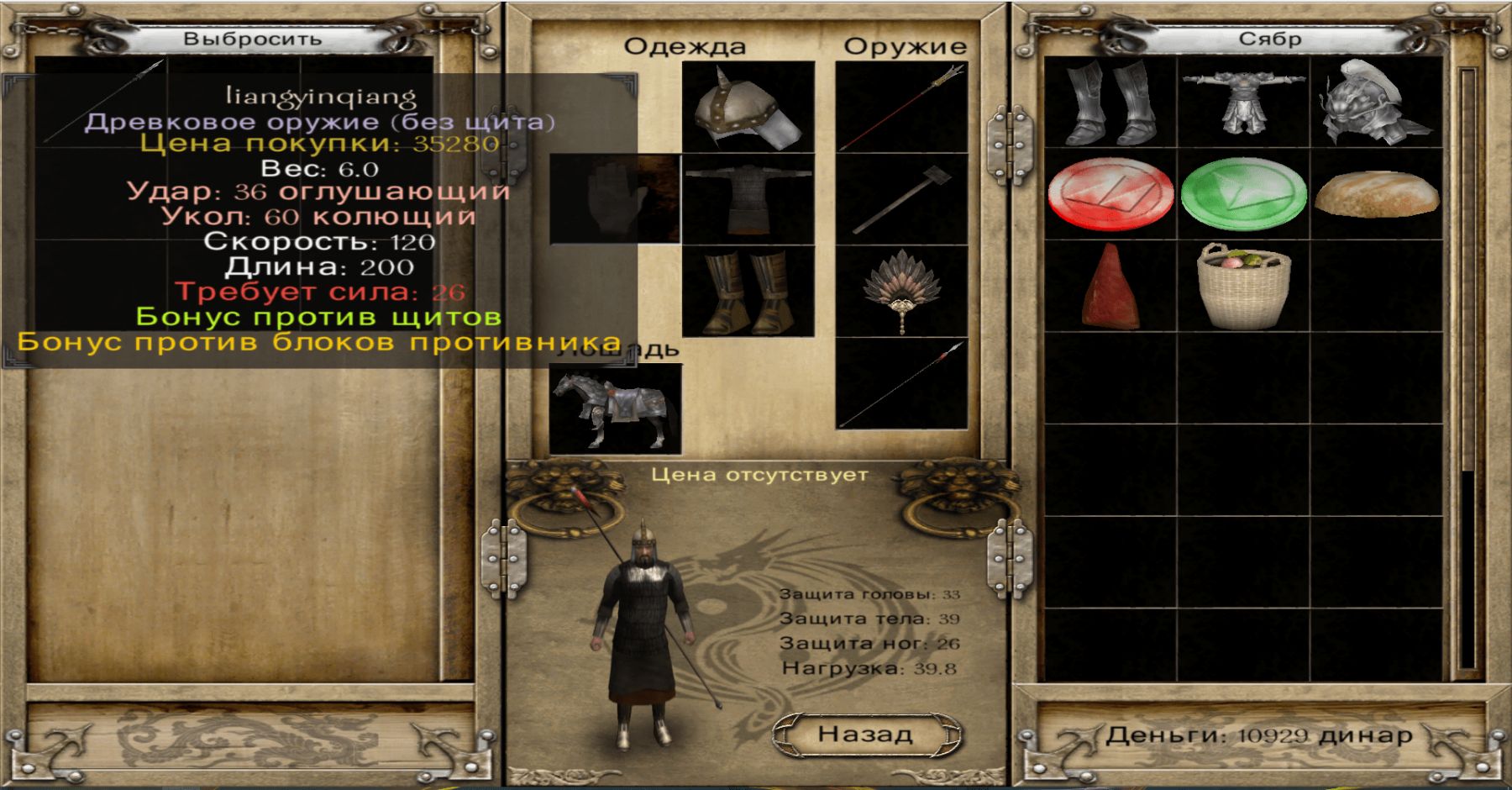Select the equipped helmet slot

(x=748, y=107)
